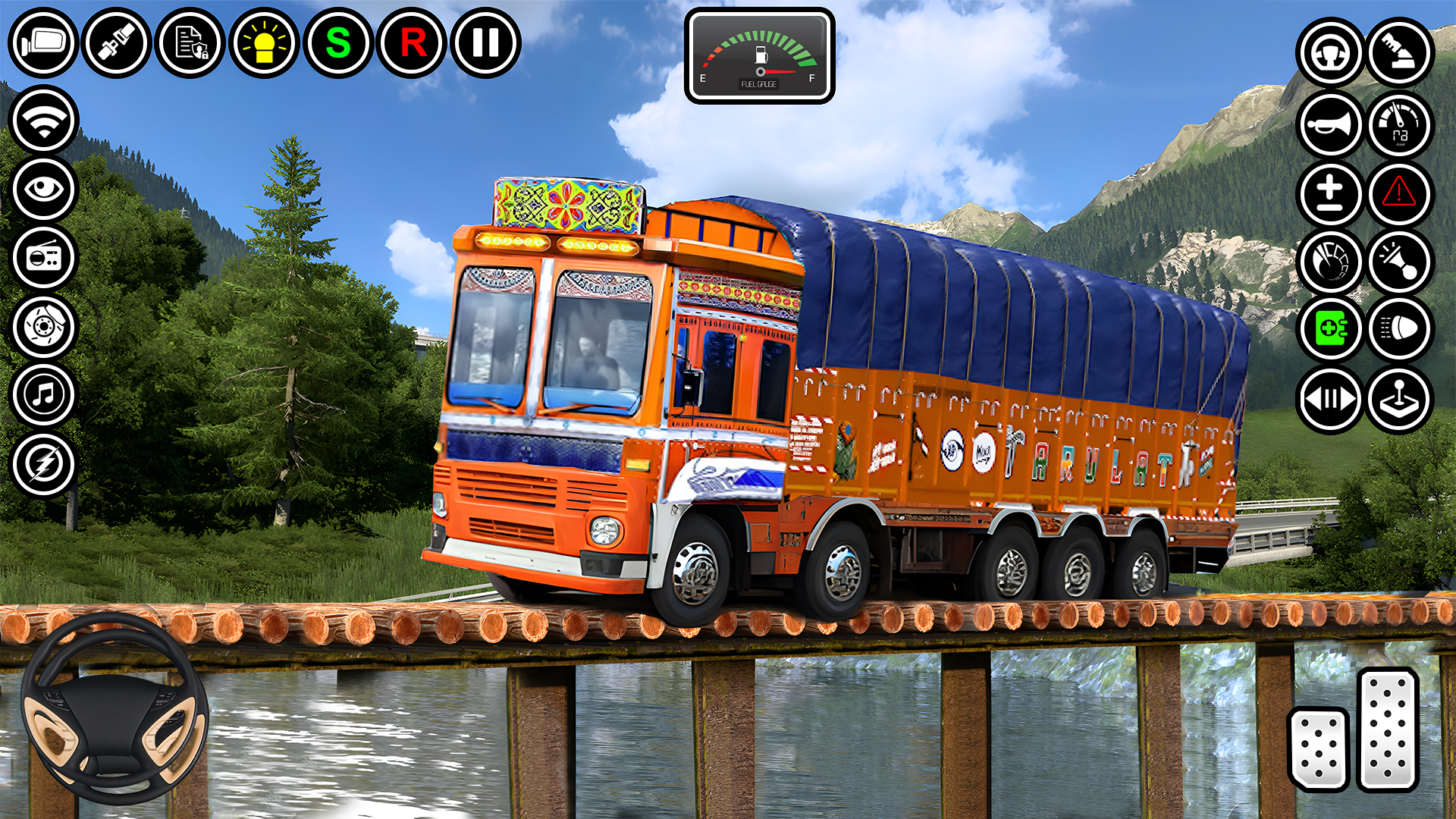The image size is (1456, 819).
Task: Tap the Wi-Fi signal icon
Action: coord(44,121)
